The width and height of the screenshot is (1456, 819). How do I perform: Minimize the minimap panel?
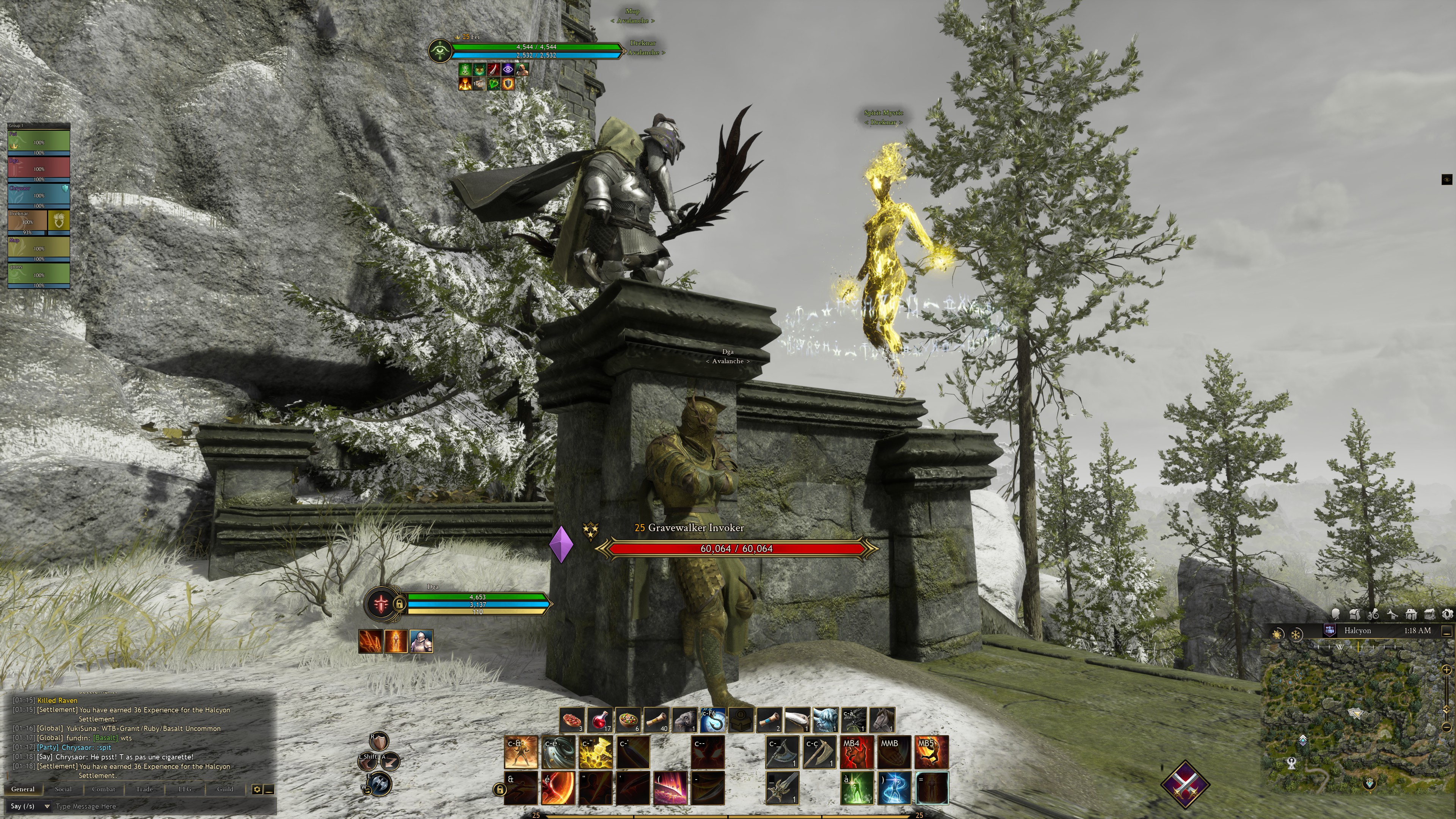pyautogui.click(x=1447, y=631)
